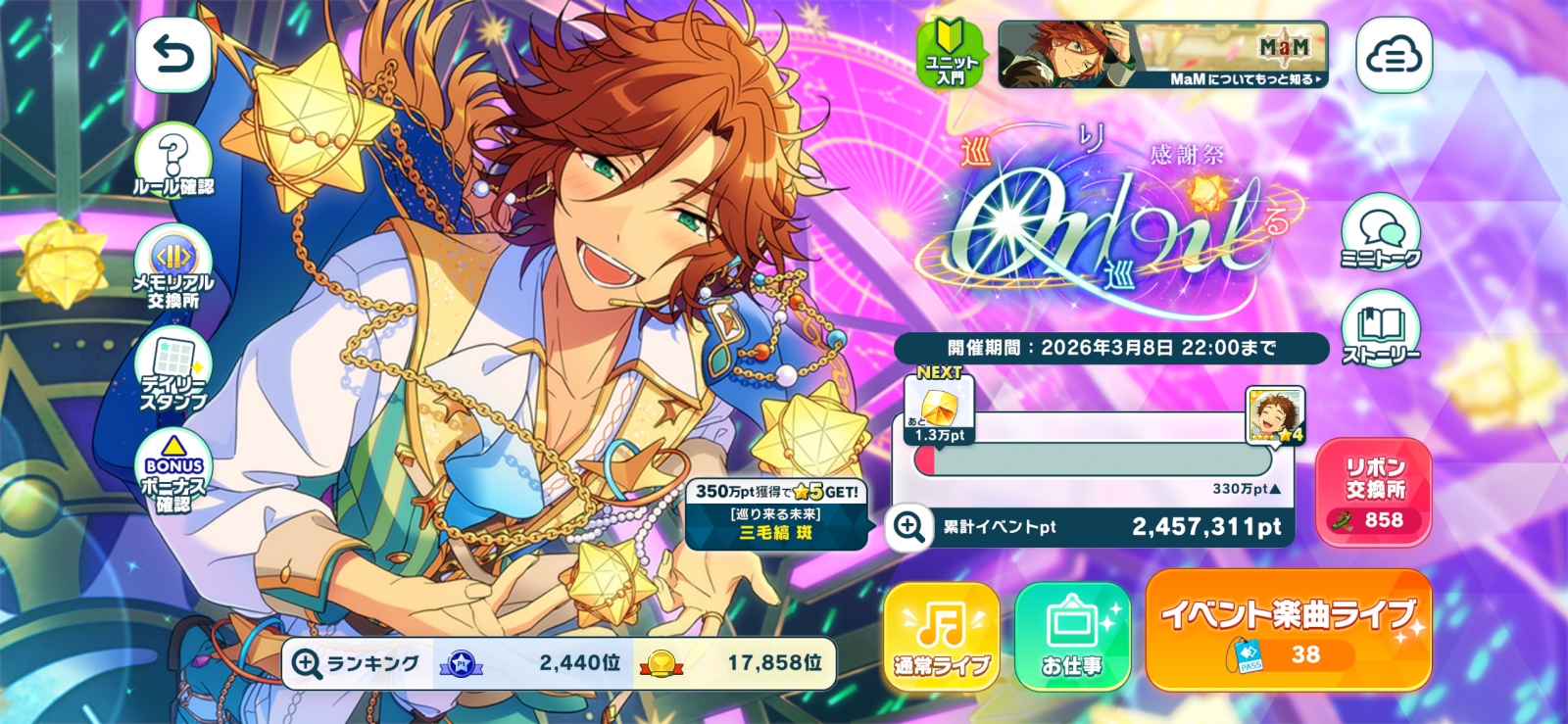Viewport: 1568px width, 724px height.
Task: Open ミニトーク mini talk
Action: click(1380, 233)
